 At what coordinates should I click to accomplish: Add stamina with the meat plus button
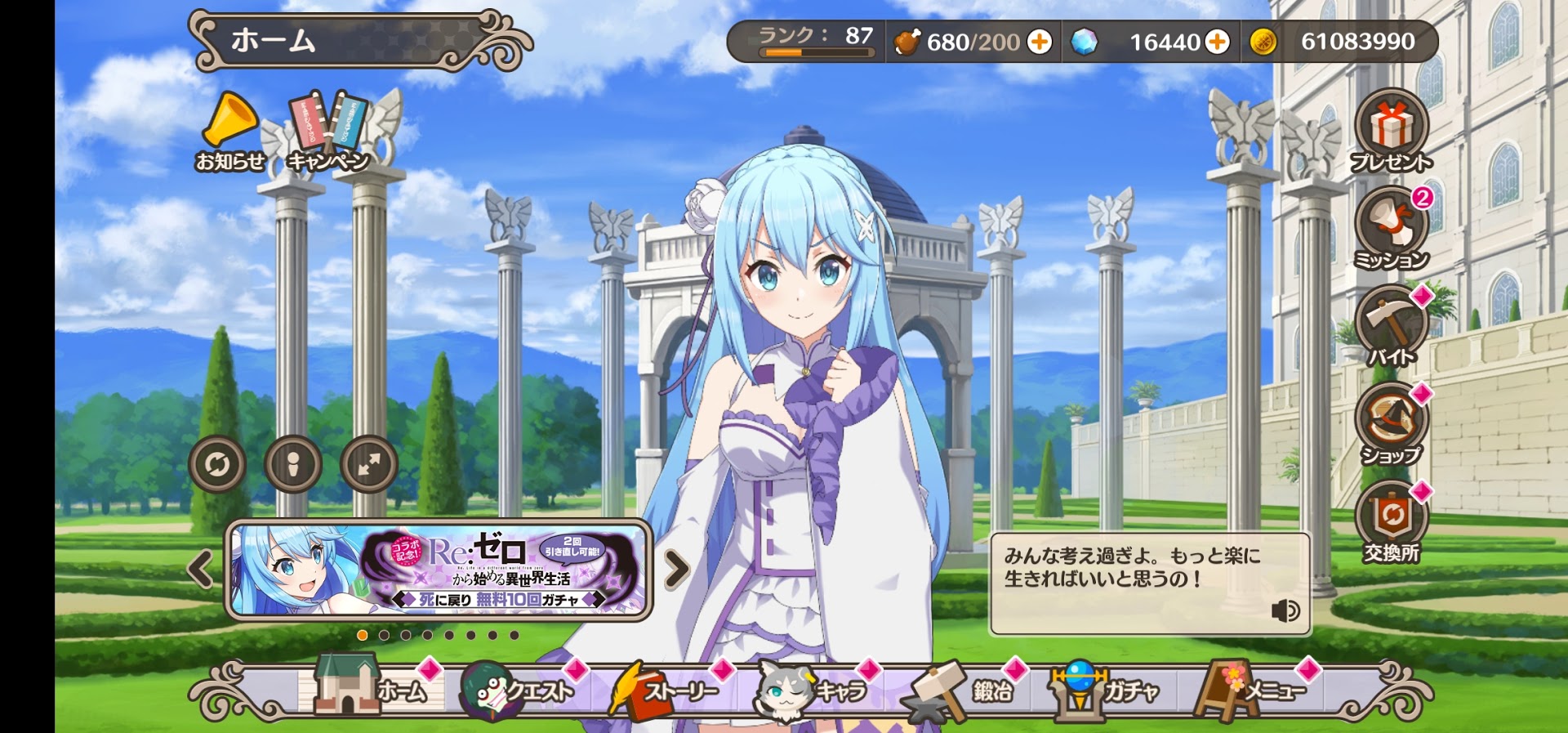tap(1040, 42)
